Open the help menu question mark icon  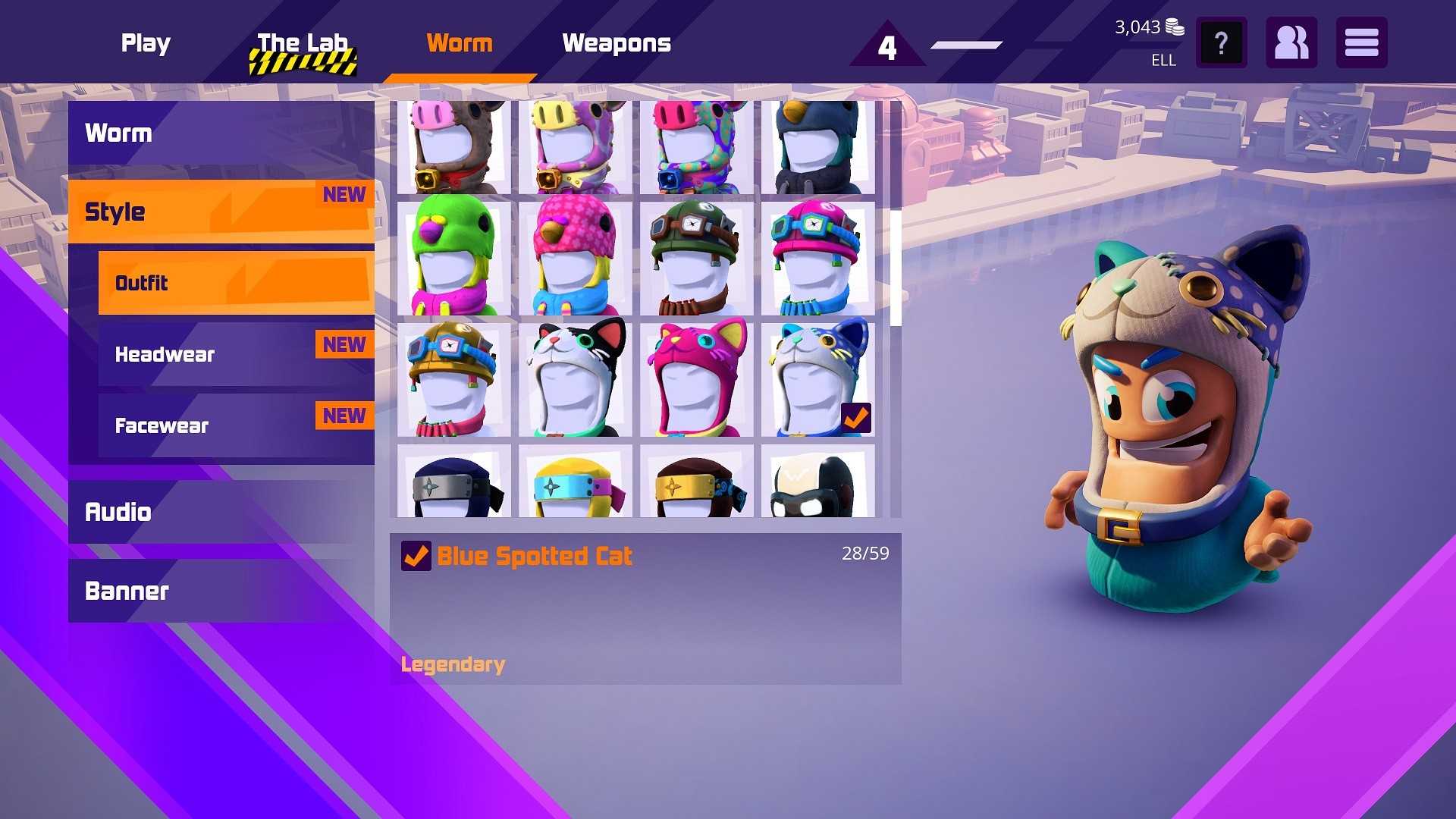point(1221,42)
